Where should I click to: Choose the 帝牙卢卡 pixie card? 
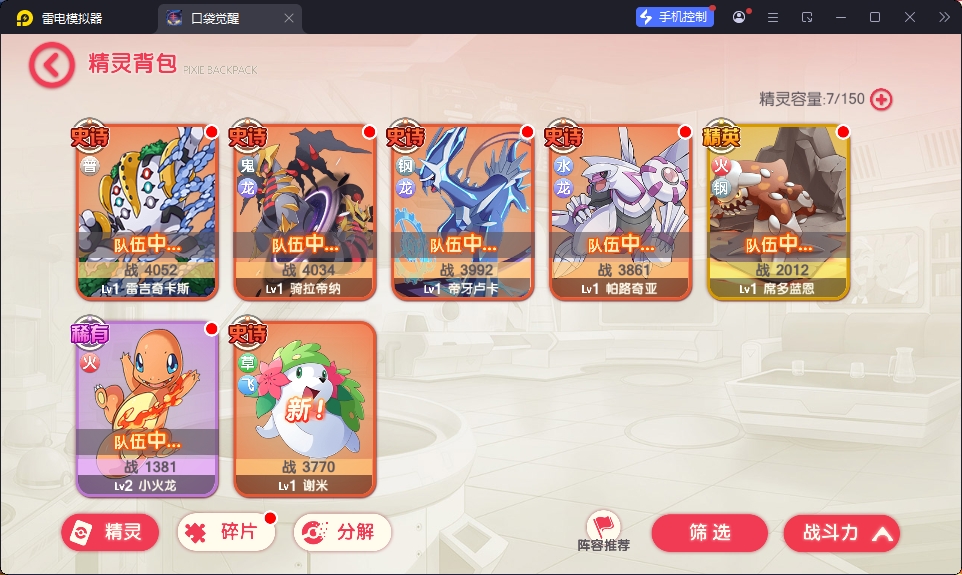pos(462,213)
